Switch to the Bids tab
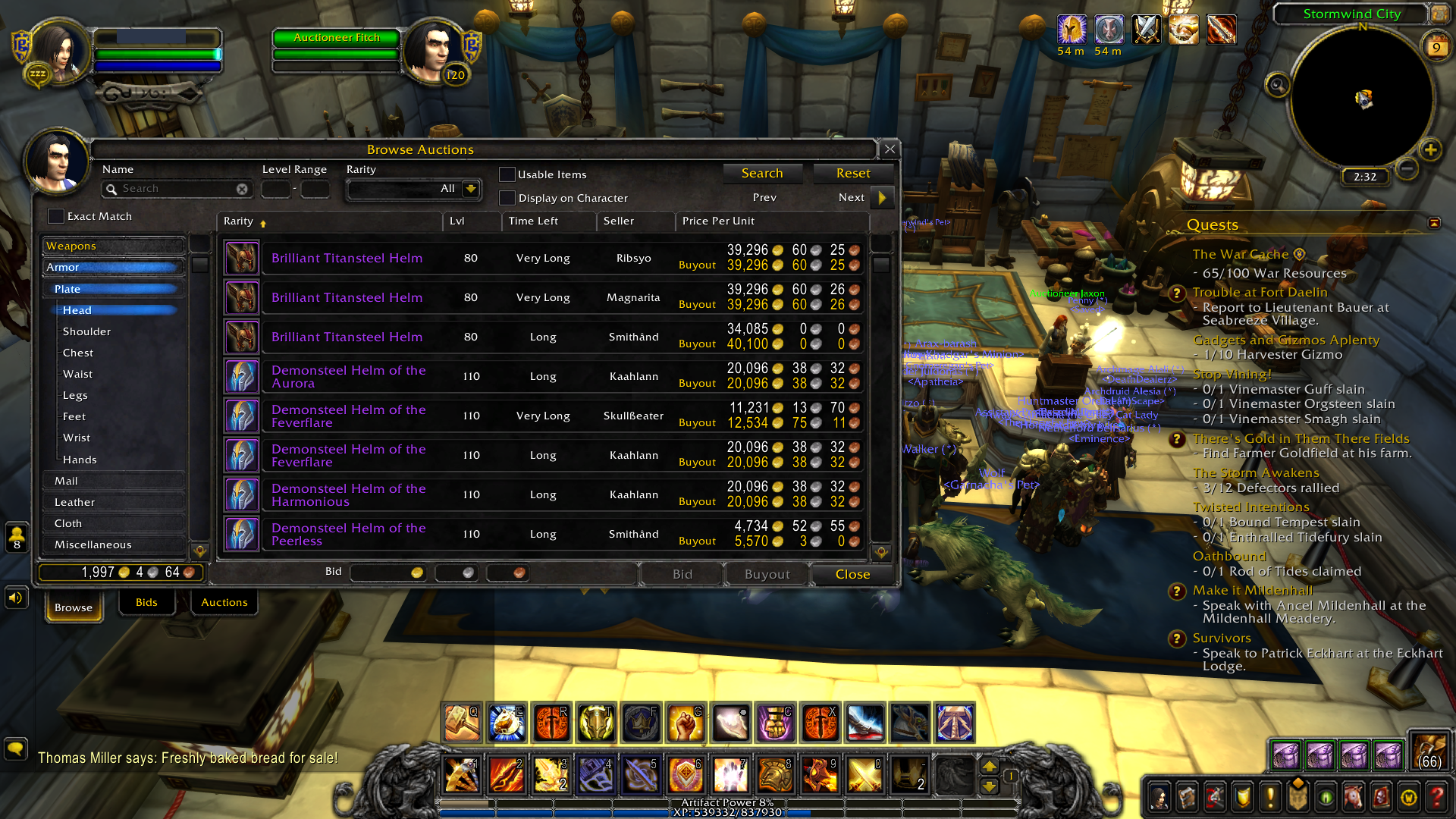Screen dimensions: 1456x819 click(146, 603)
